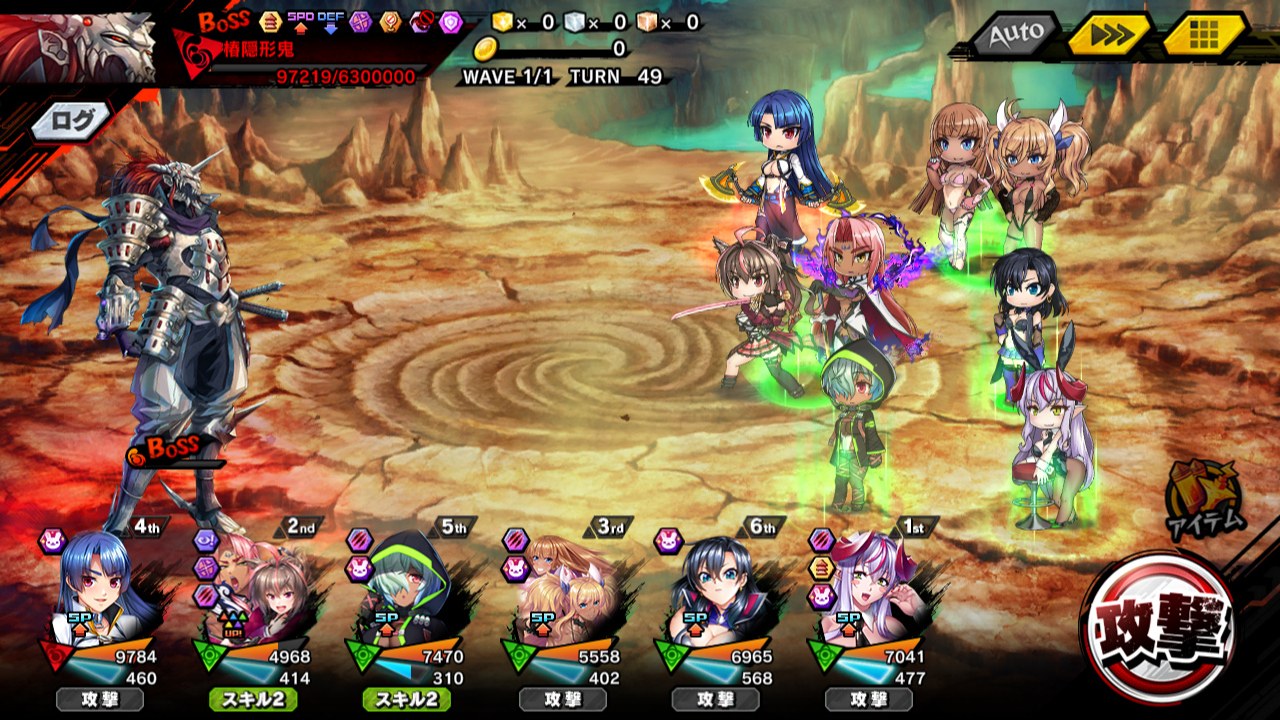The height and width of the screenshot is (720, 1280).
Task: Click スキル2 under the 4968 HP character
Action: 253,700
